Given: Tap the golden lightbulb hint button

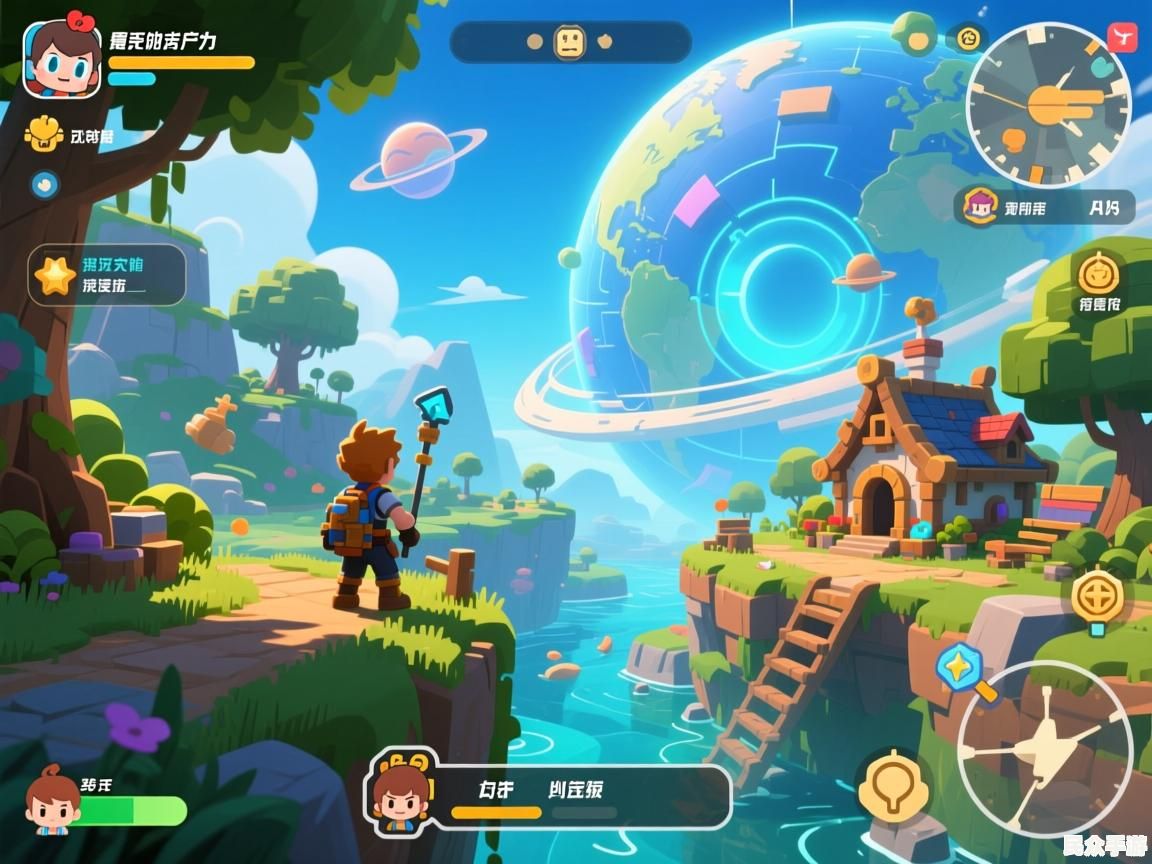Looking at the screenshot, I should (893, 786).
